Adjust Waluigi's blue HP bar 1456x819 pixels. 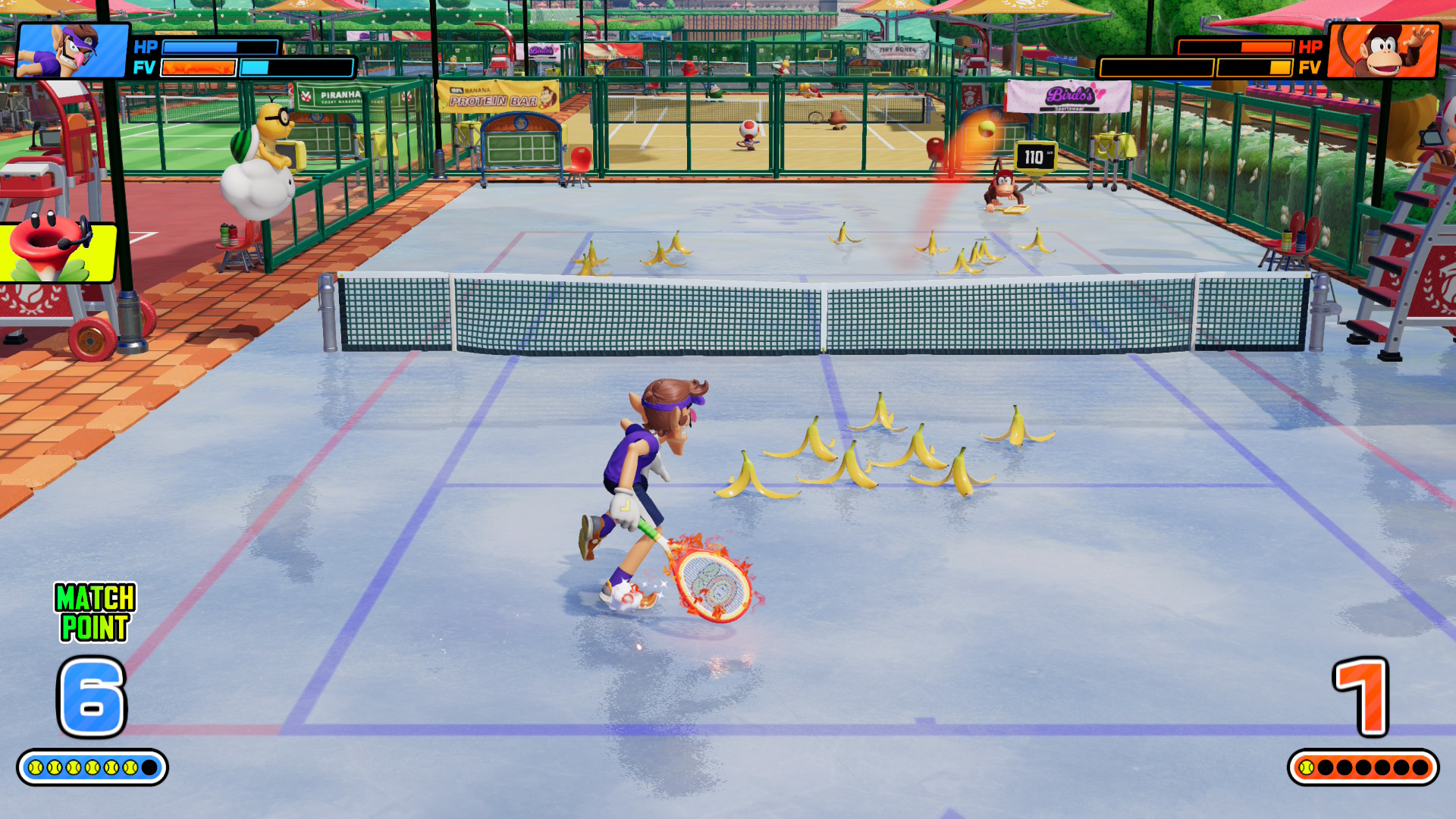(220, 47)
